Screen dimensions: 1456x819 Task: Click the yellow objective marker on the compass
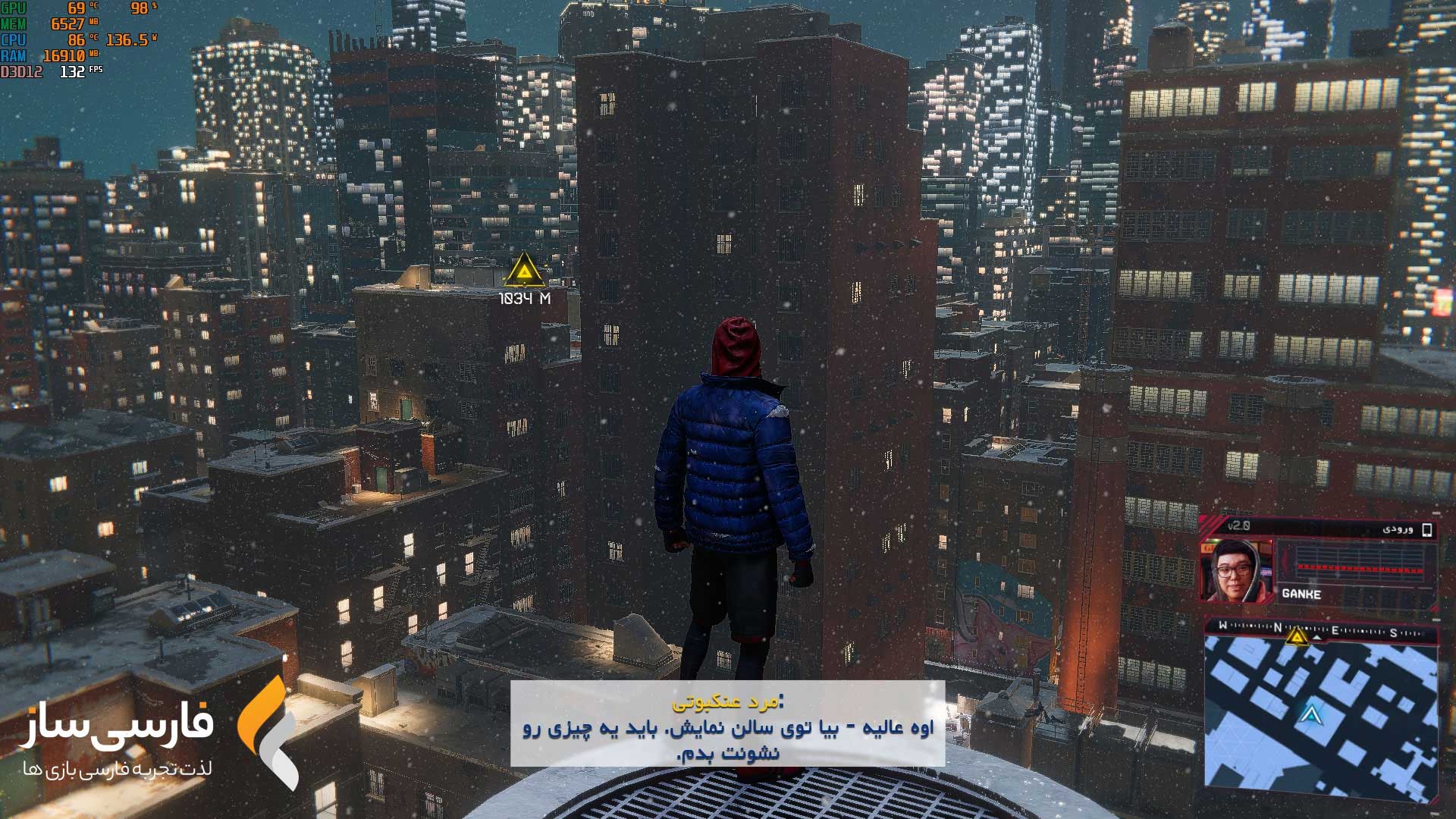coord(1297,635)
